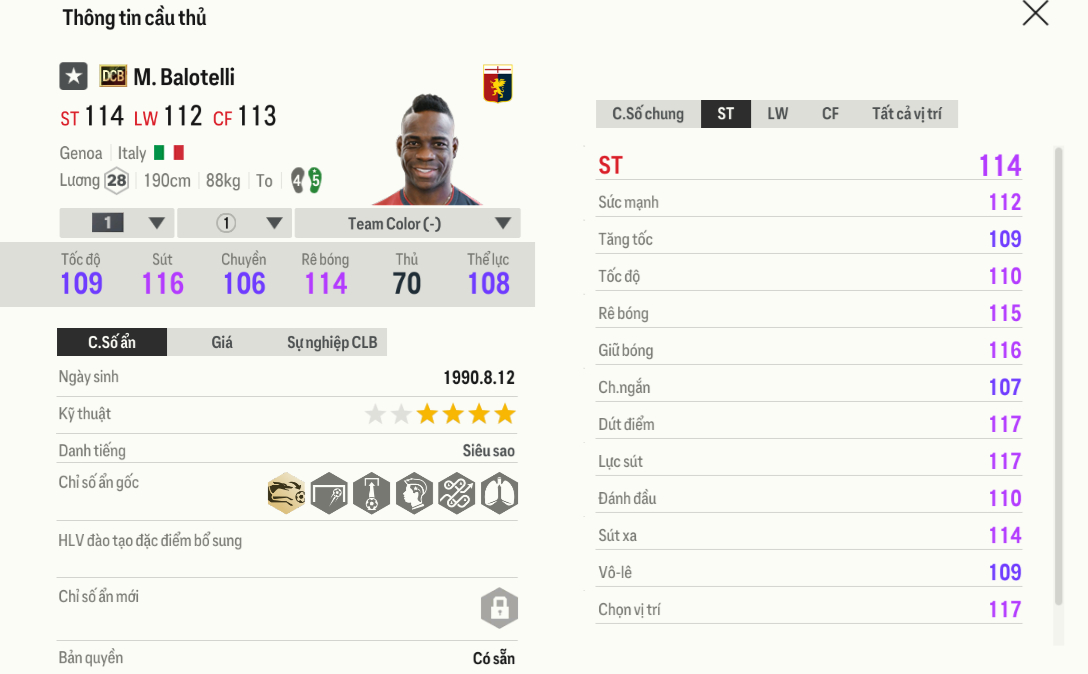Expand the upgrade level 1 dropdown
This screenshot has width=1088, height=674.
(117, 223)
